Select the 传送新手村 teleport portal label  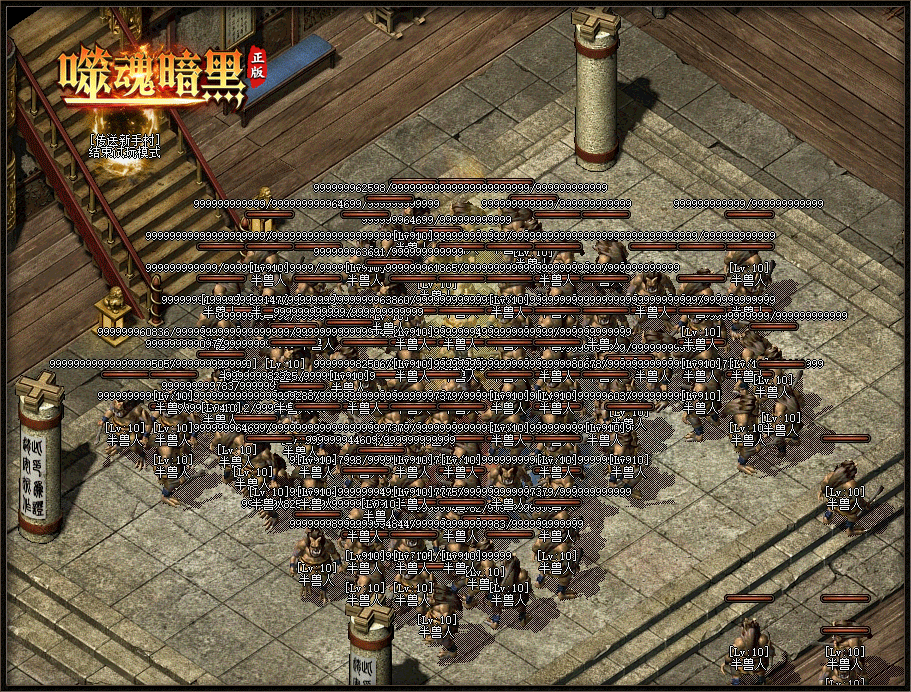[x=124, y=139]
